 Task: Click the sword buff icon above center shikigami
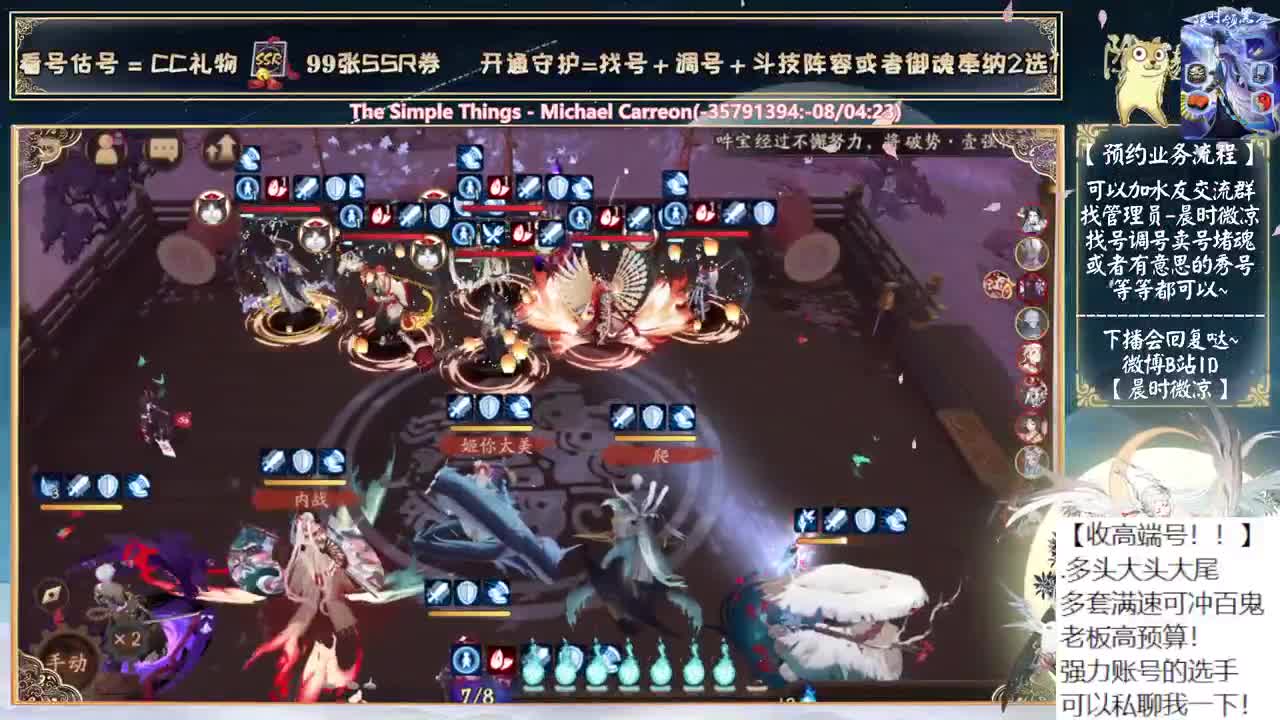pos(530,186)
